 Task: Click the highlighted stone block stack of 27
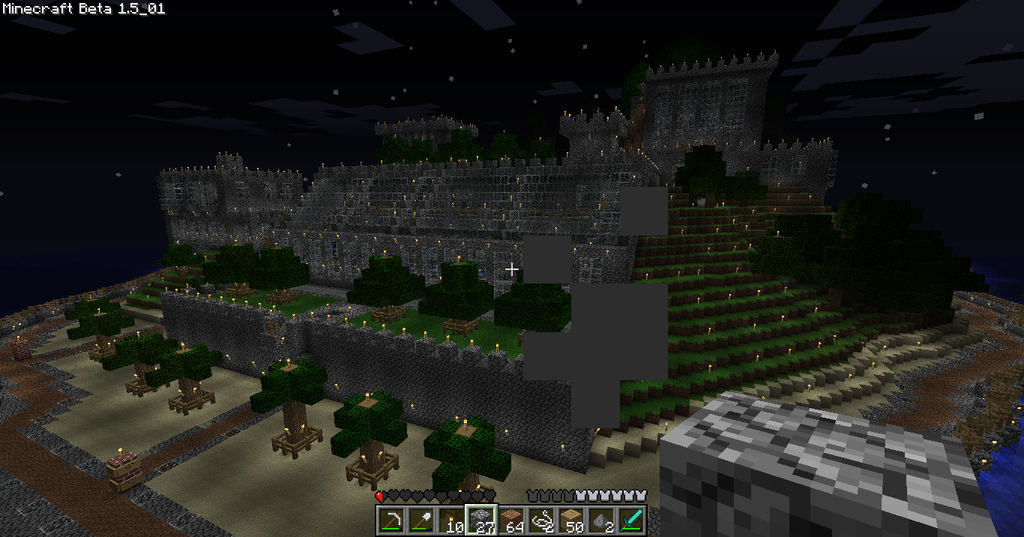pos(482,520)
